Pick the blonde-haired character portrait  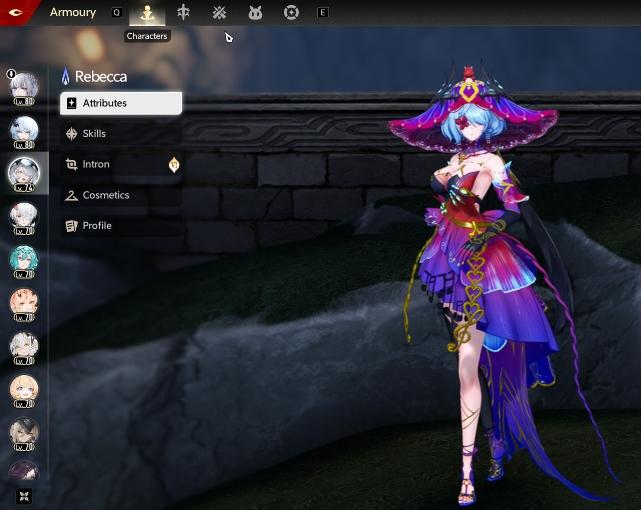tap(23, 389)
